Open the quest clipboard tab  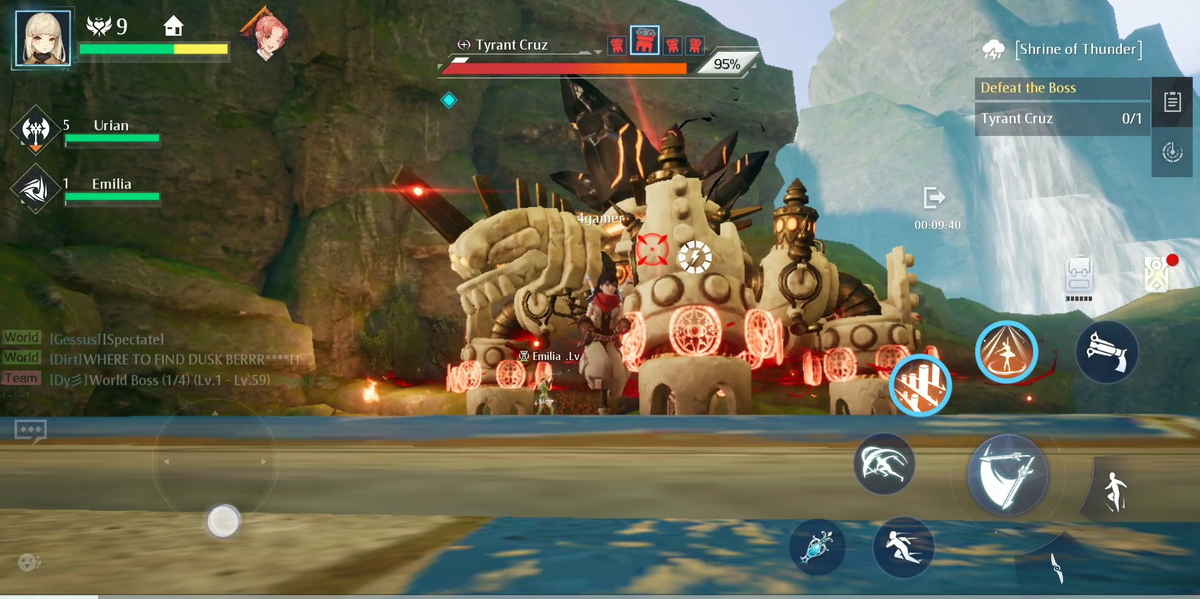point(1172,102)
